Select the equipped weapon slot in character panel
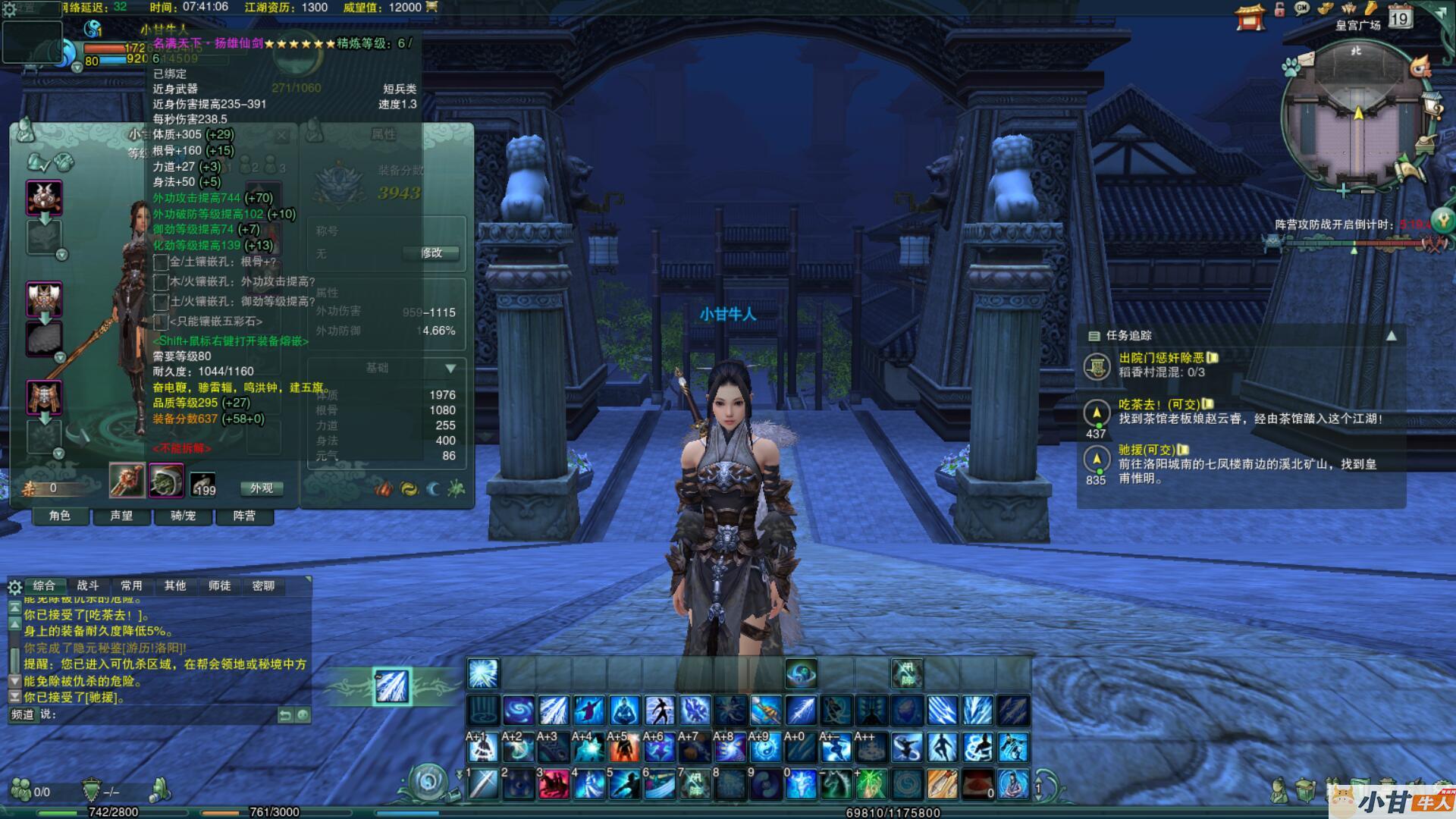The image size is (1456, 819). pos(127,482)
